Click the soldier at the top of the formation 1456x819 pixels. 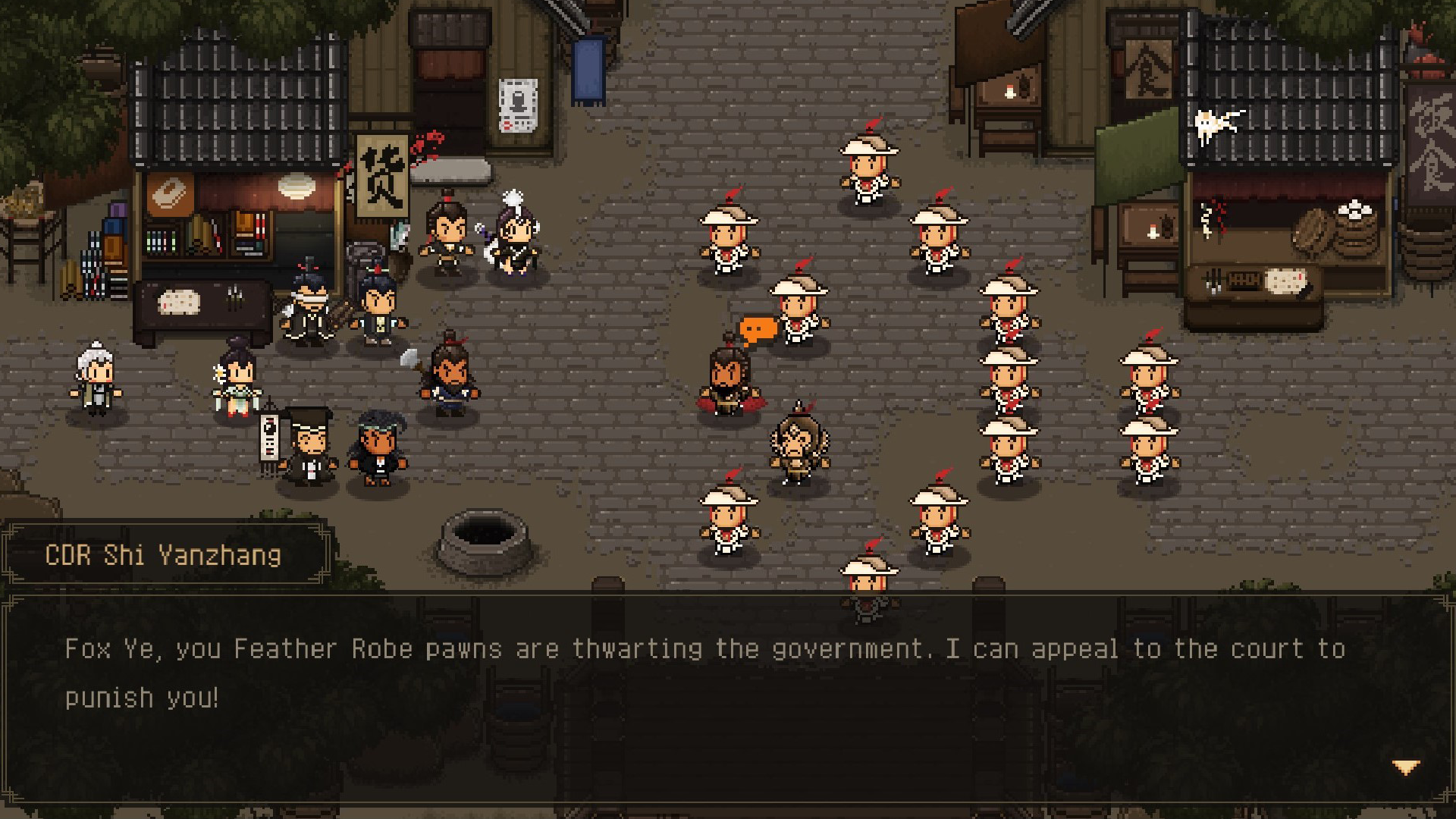(x=868, y=163)
